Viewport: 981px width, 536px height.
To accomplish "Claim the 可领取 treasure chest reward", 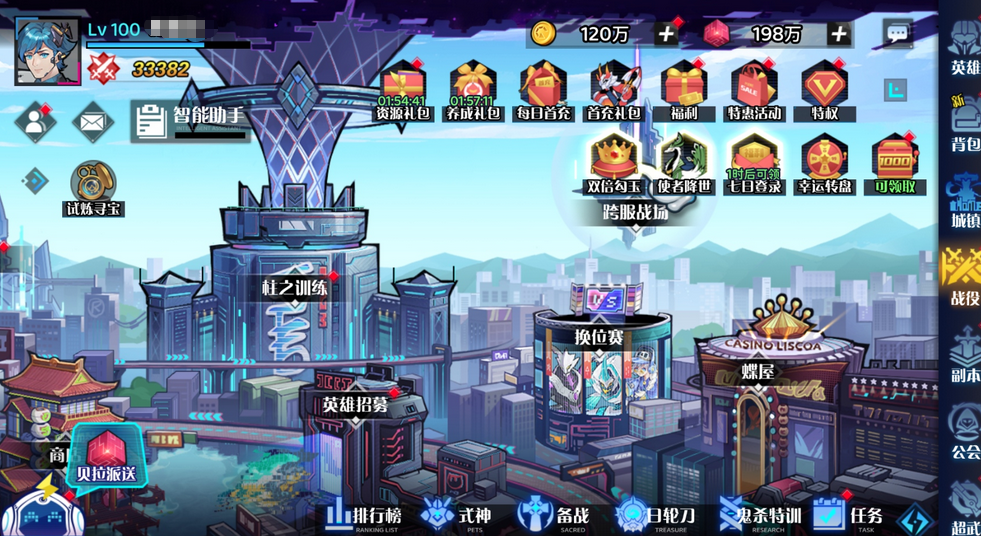I will coord(894,164).
